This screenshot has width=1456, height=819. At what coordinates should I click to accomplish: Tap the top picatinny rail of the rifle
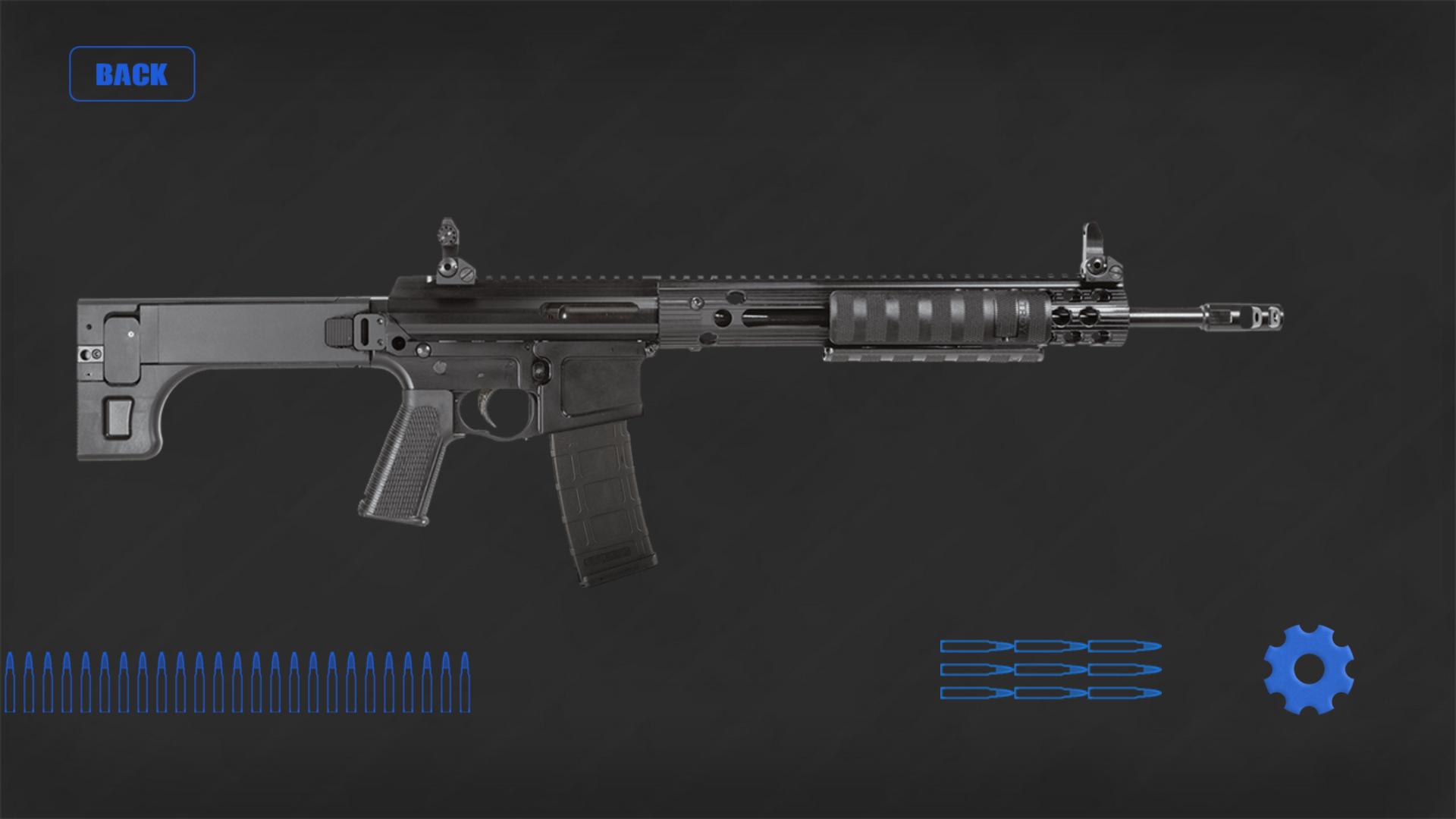(x=758, y=275)
